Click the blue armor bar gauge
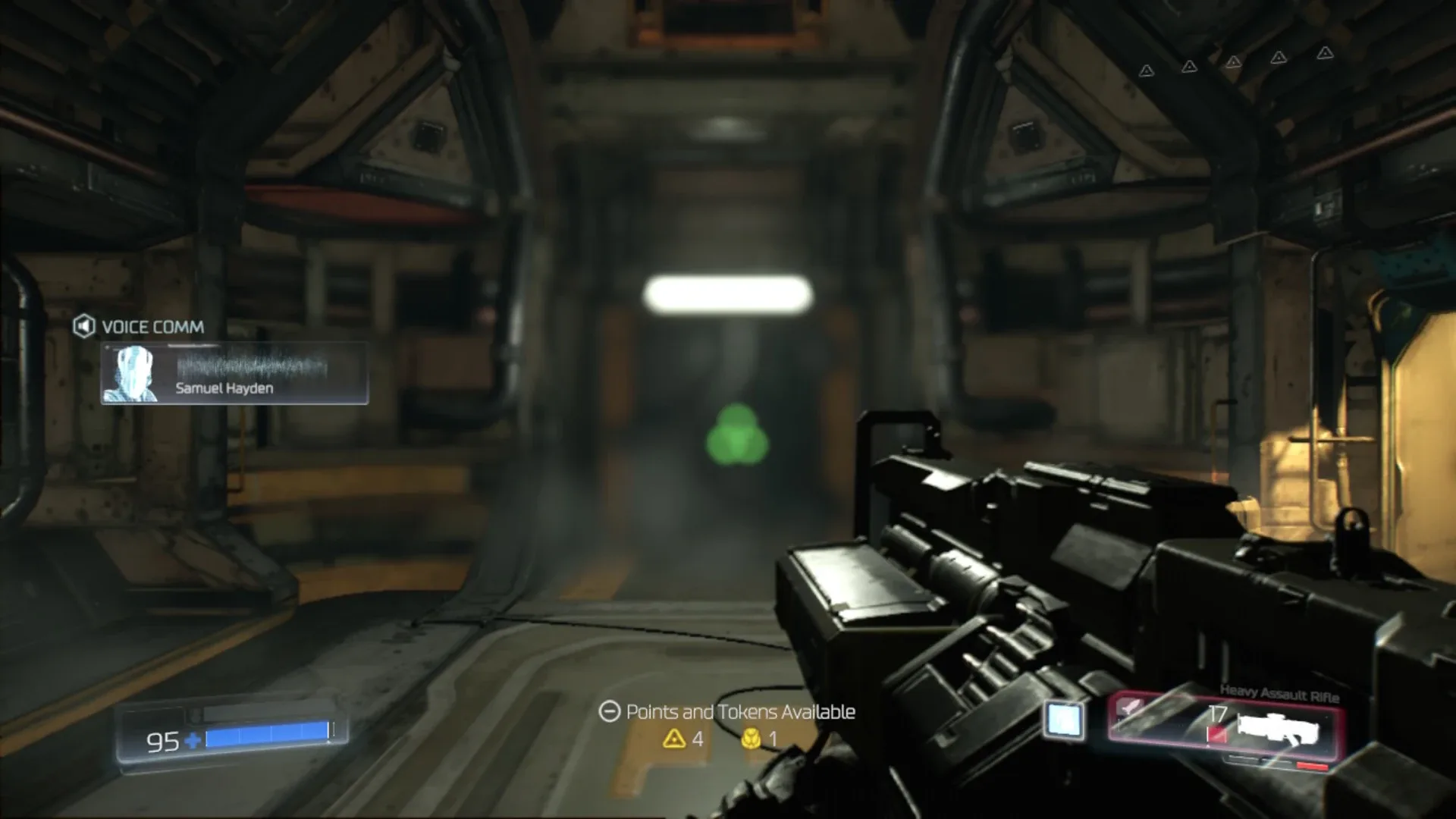1456x819 pixels. [265, 733]
